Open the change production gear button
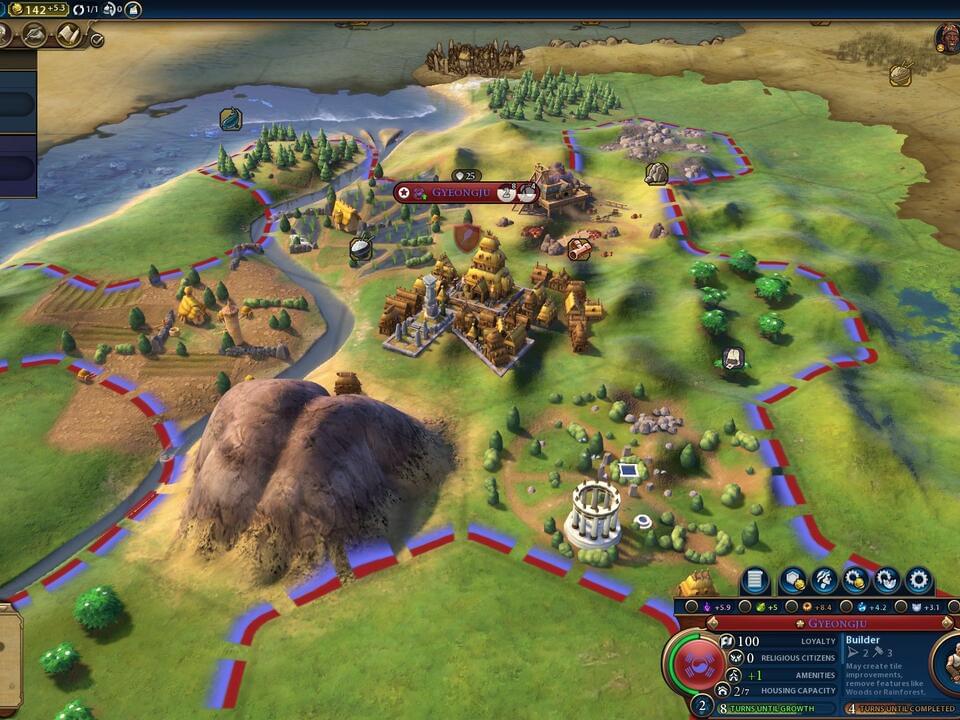960x720 pixels. tap(918, 580)
